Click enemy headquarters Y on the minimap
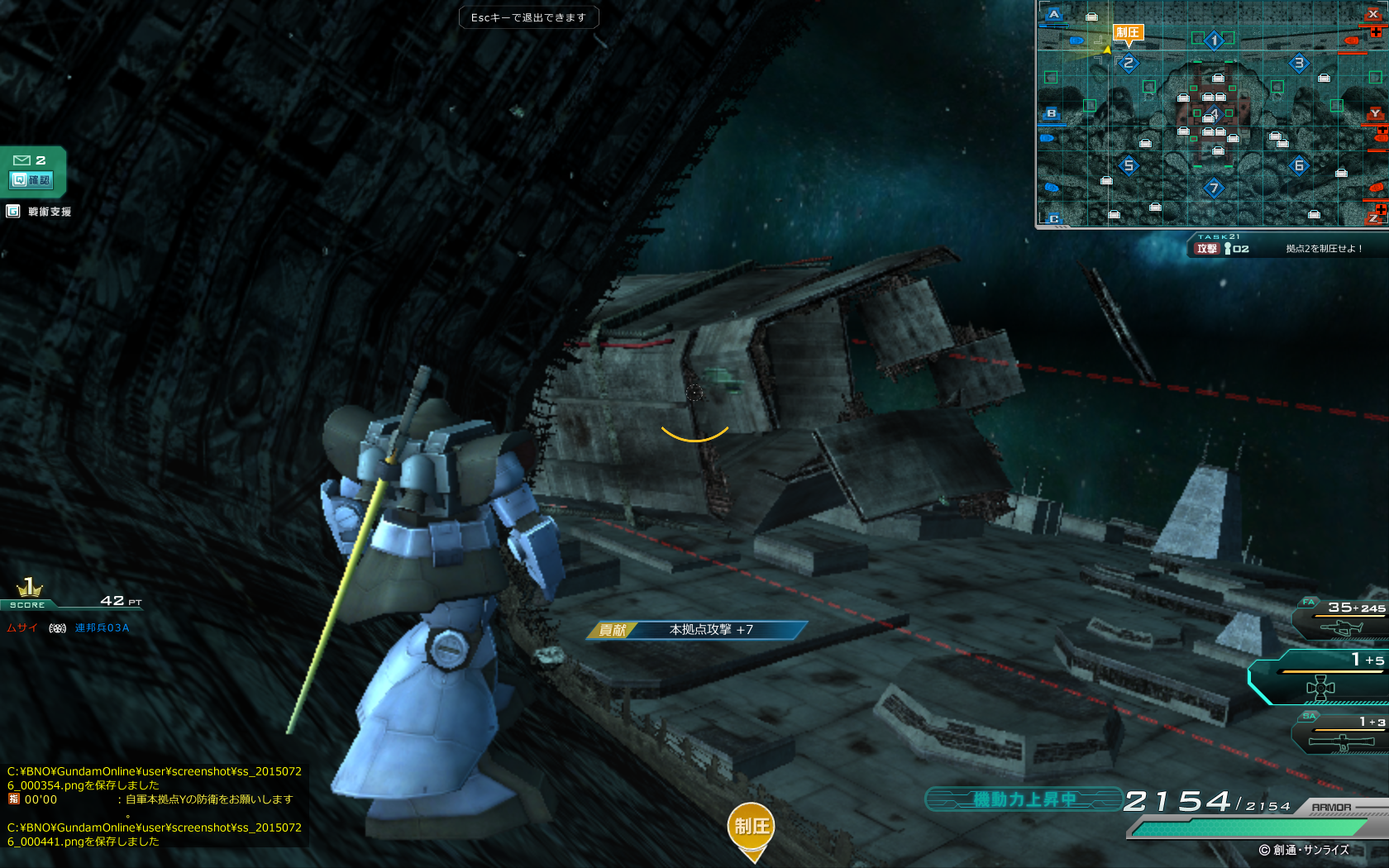1389x868 pixels. click(1375, 113)
